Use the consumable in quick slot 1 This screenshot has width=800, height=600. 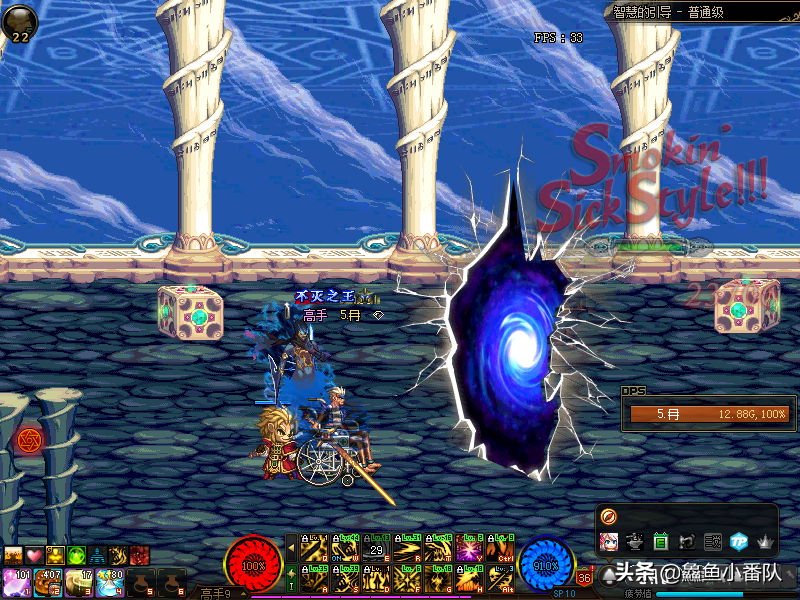coord(17,581)
